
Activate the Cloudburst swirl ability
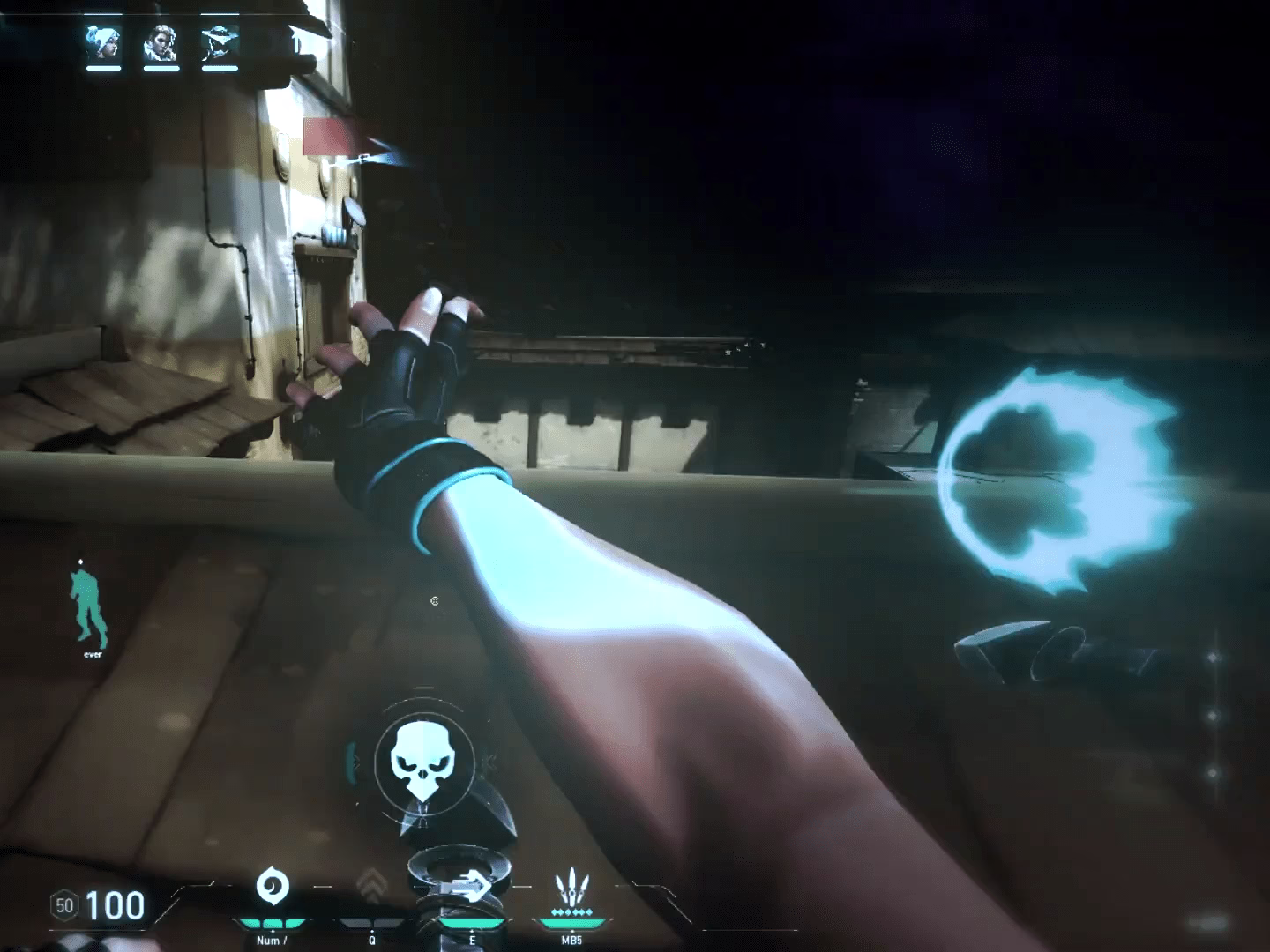point(270,888)
